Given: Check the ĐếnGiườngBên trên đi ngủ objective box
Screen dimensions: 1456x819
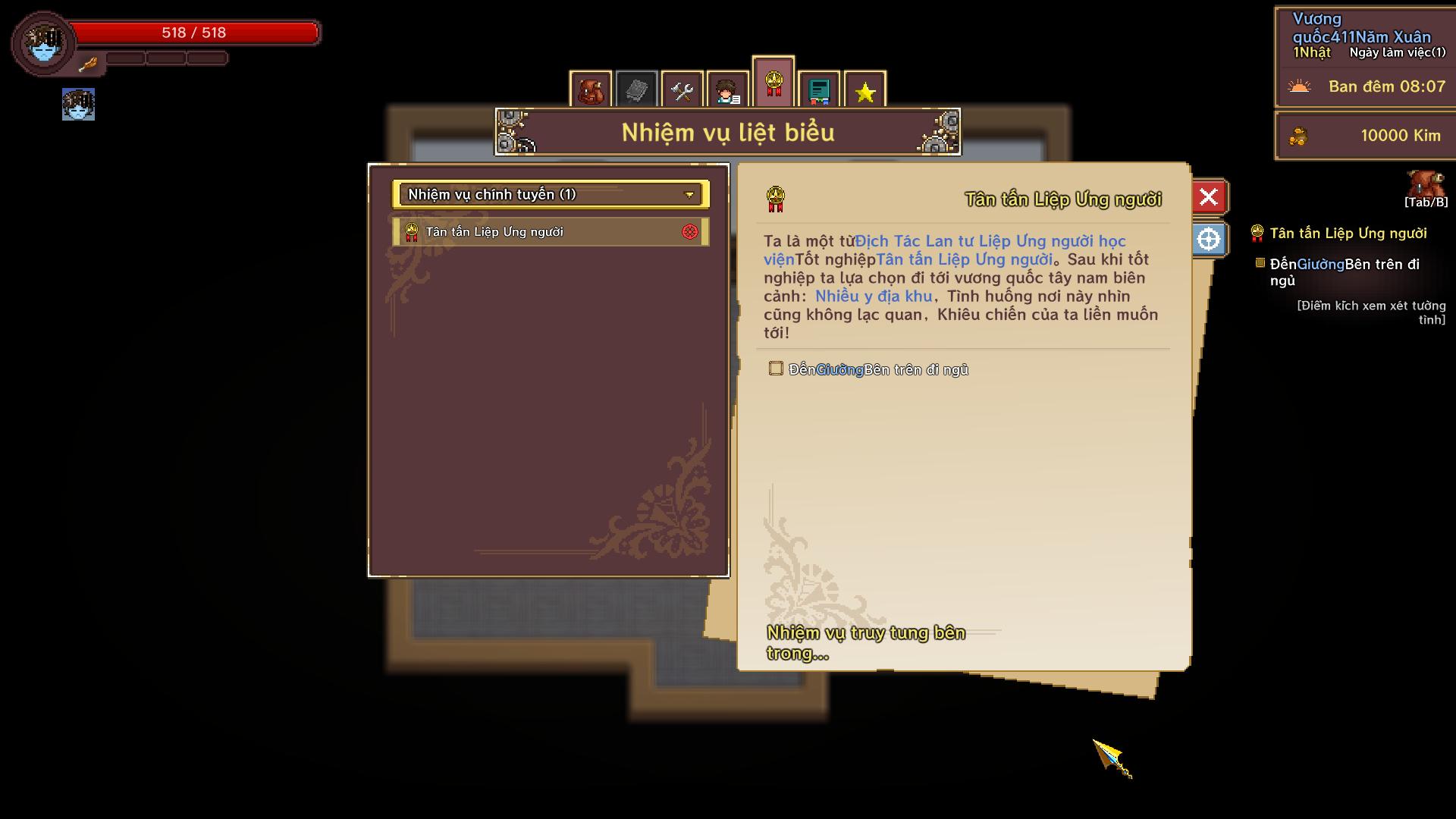Looking at the screenshot, I should coord(776,369).
